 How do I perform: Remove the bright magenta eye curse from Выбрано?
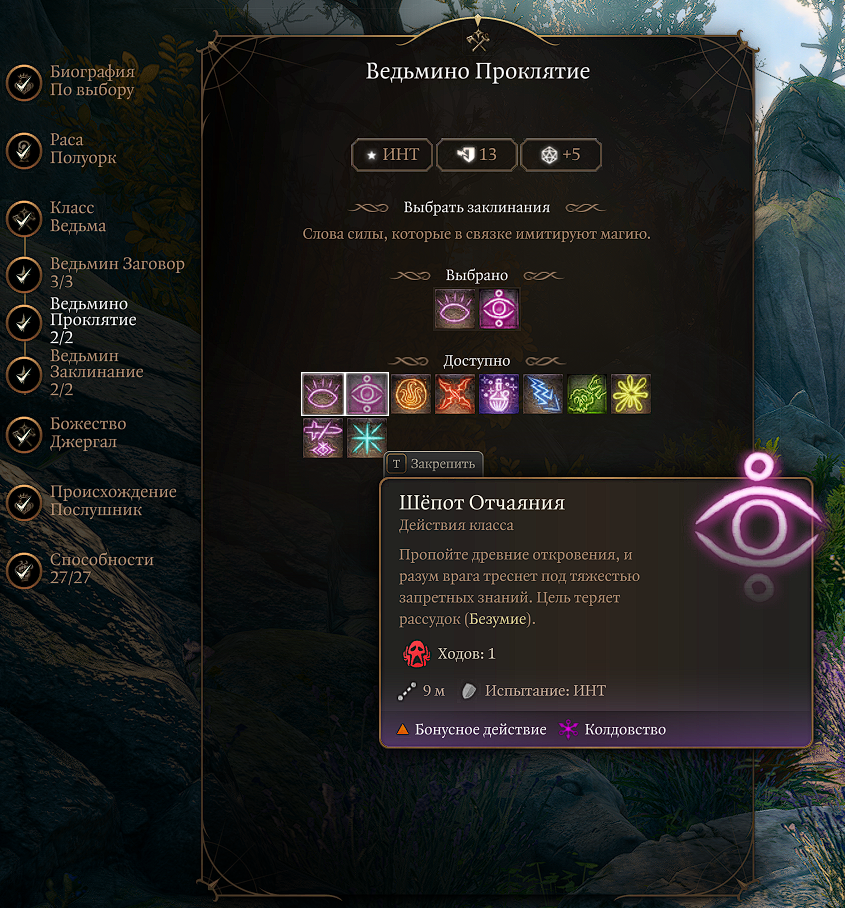[499, 309]
